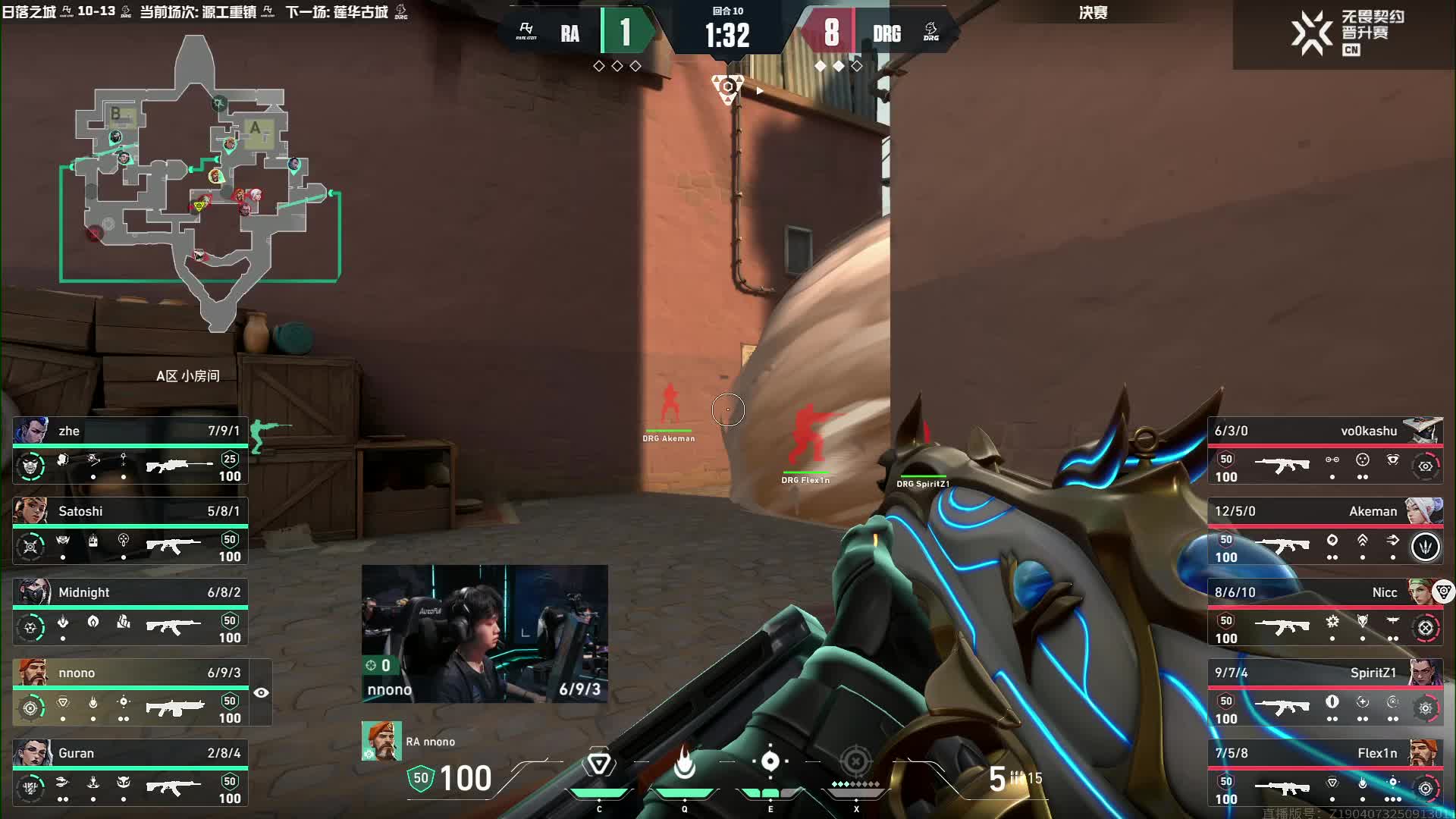
Task: Select the Akeman player row
Action: pos(1325,531)
